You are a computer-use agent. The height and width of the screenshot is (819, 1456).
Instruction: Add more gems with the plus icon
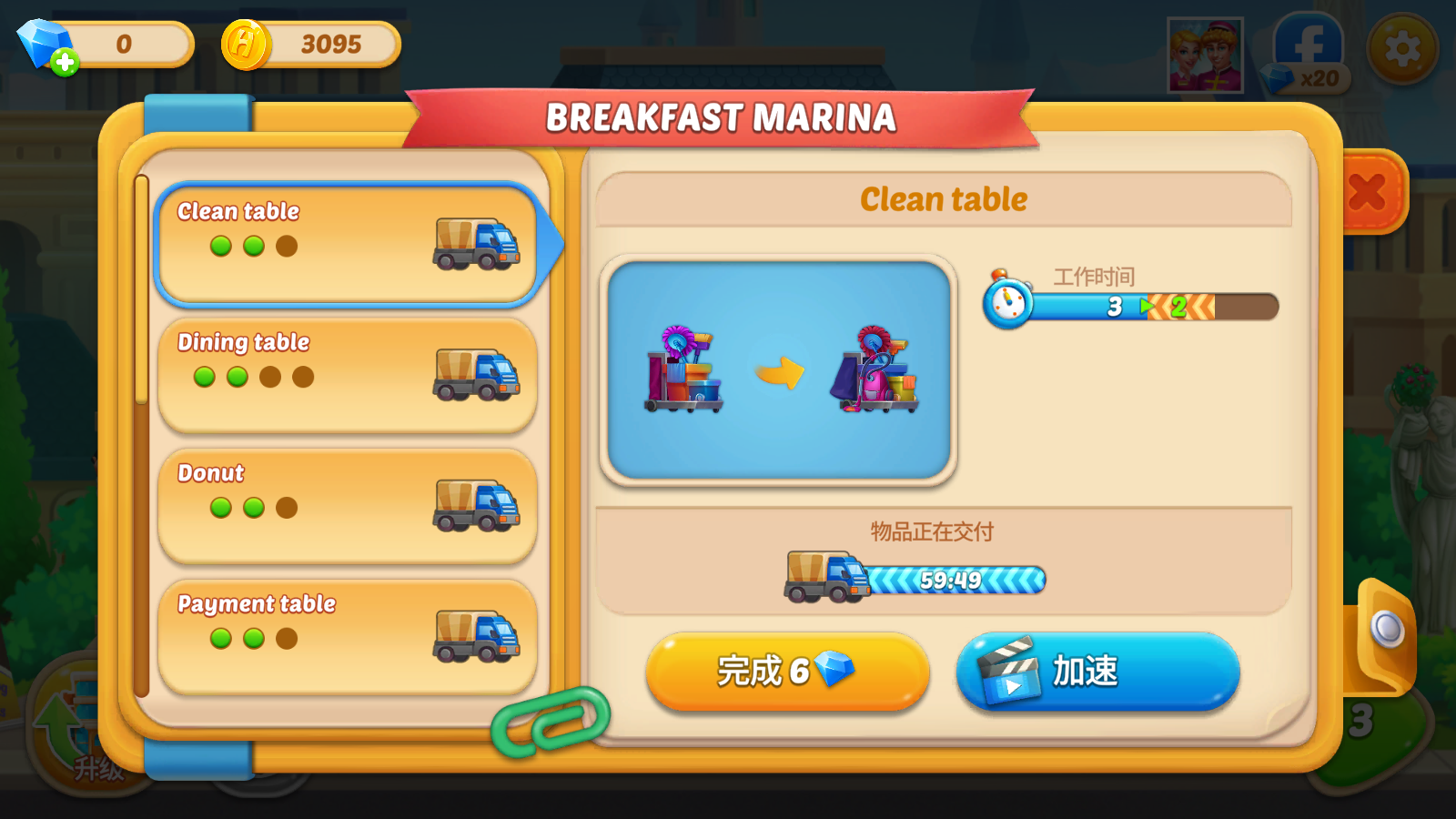click(x=64, y=62)
